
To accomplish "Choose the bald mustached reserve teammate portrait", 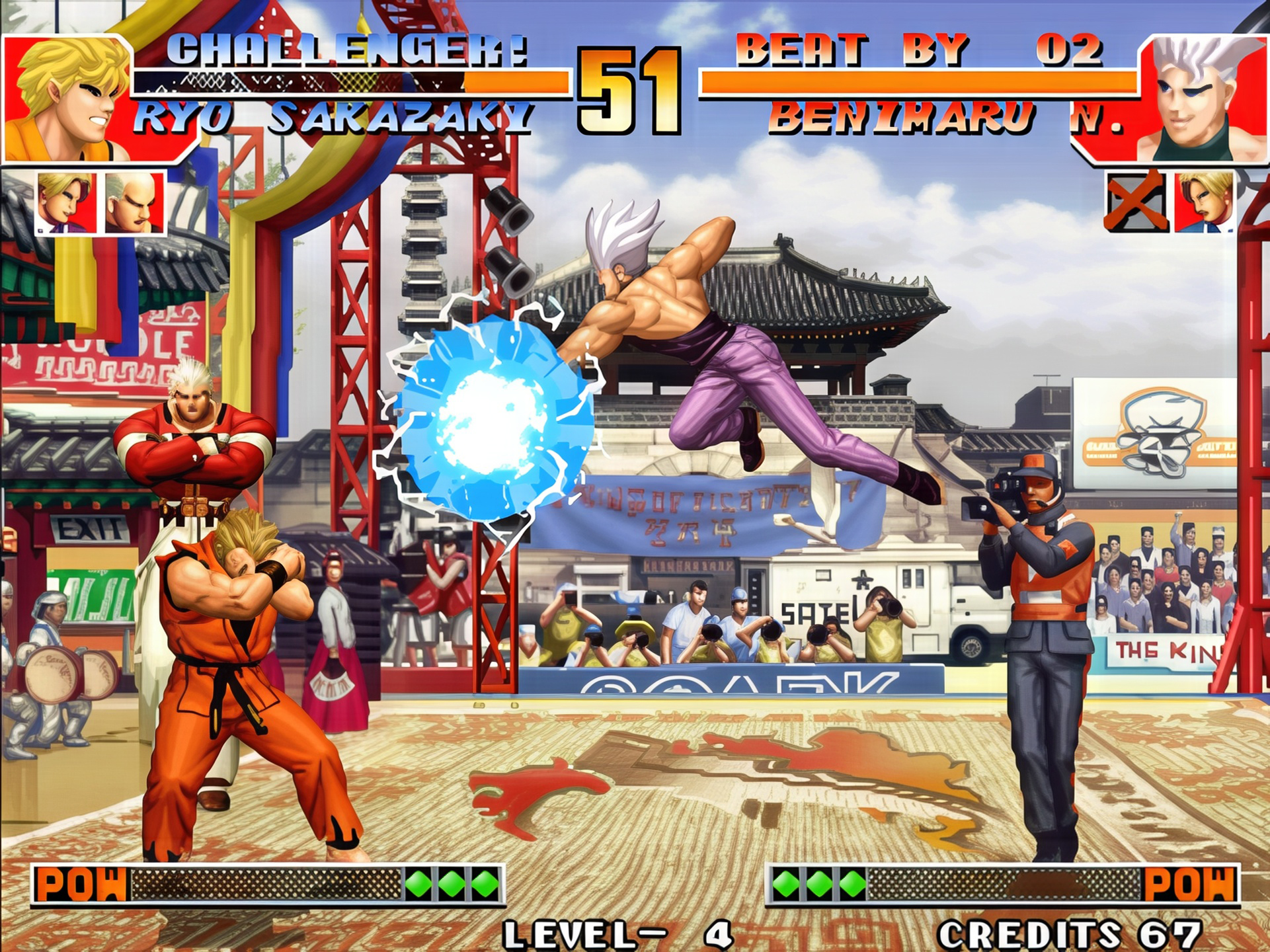I will click(x=134, y=202).
